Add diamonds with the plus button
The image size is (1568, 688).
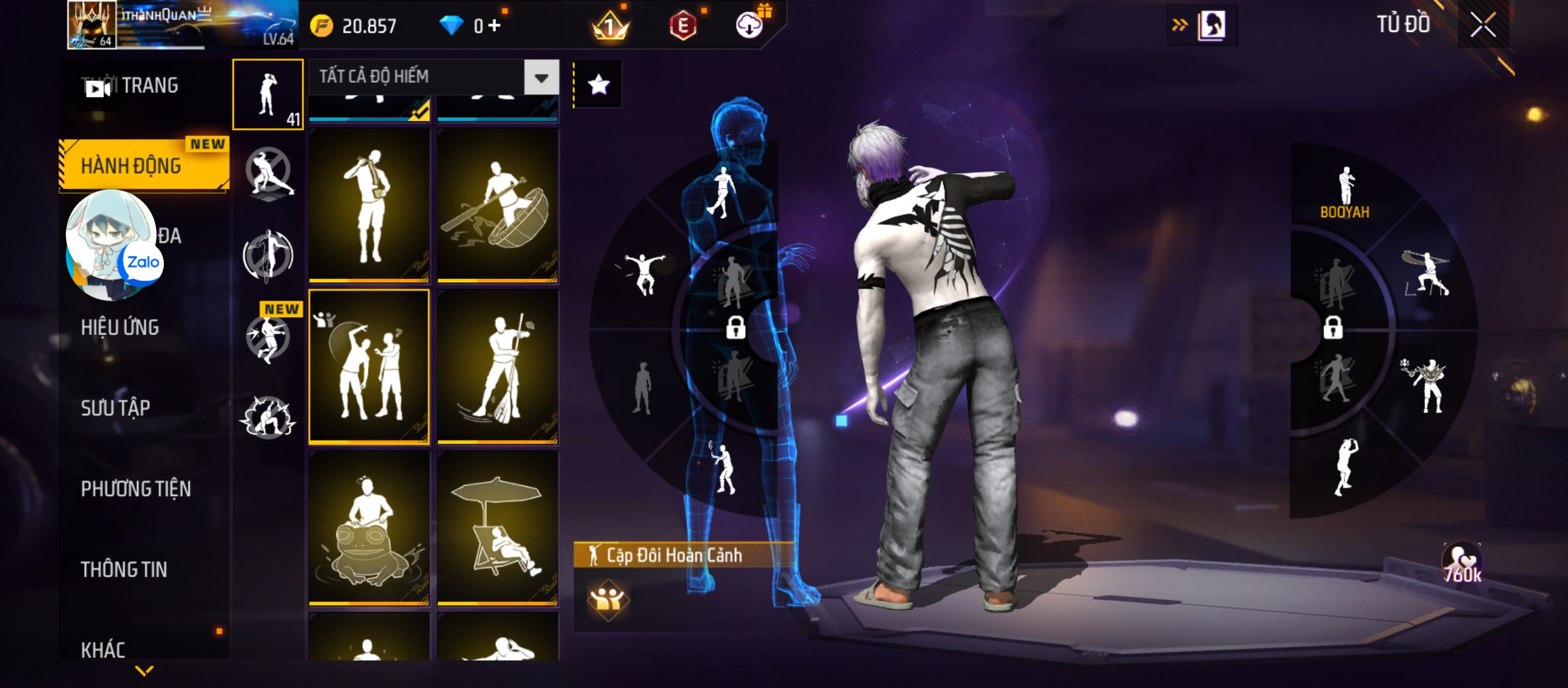pyautogui.click(x=495, y=25)
